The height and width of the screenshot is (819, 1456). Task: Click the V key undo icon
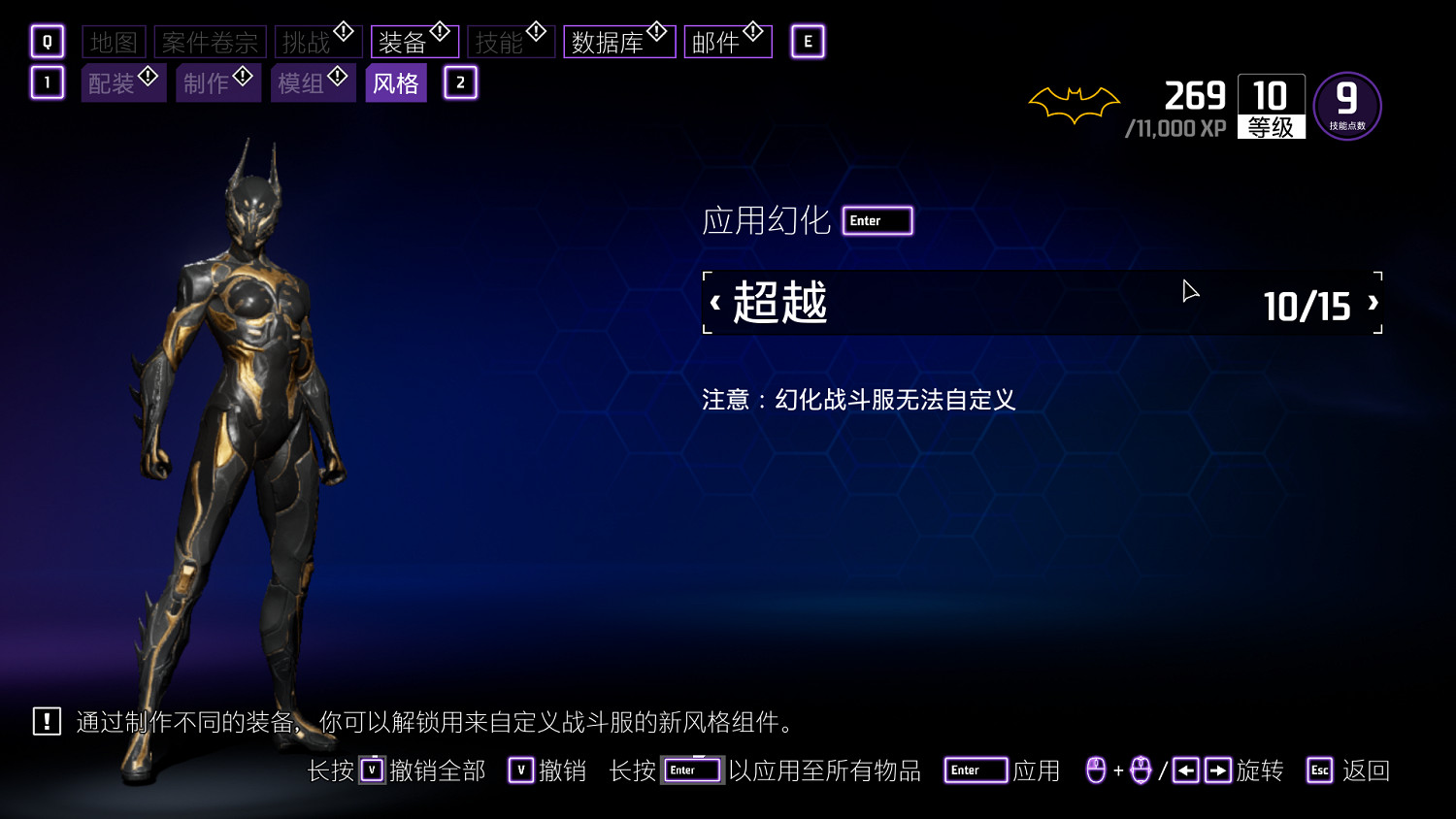[x=521, y=770]
